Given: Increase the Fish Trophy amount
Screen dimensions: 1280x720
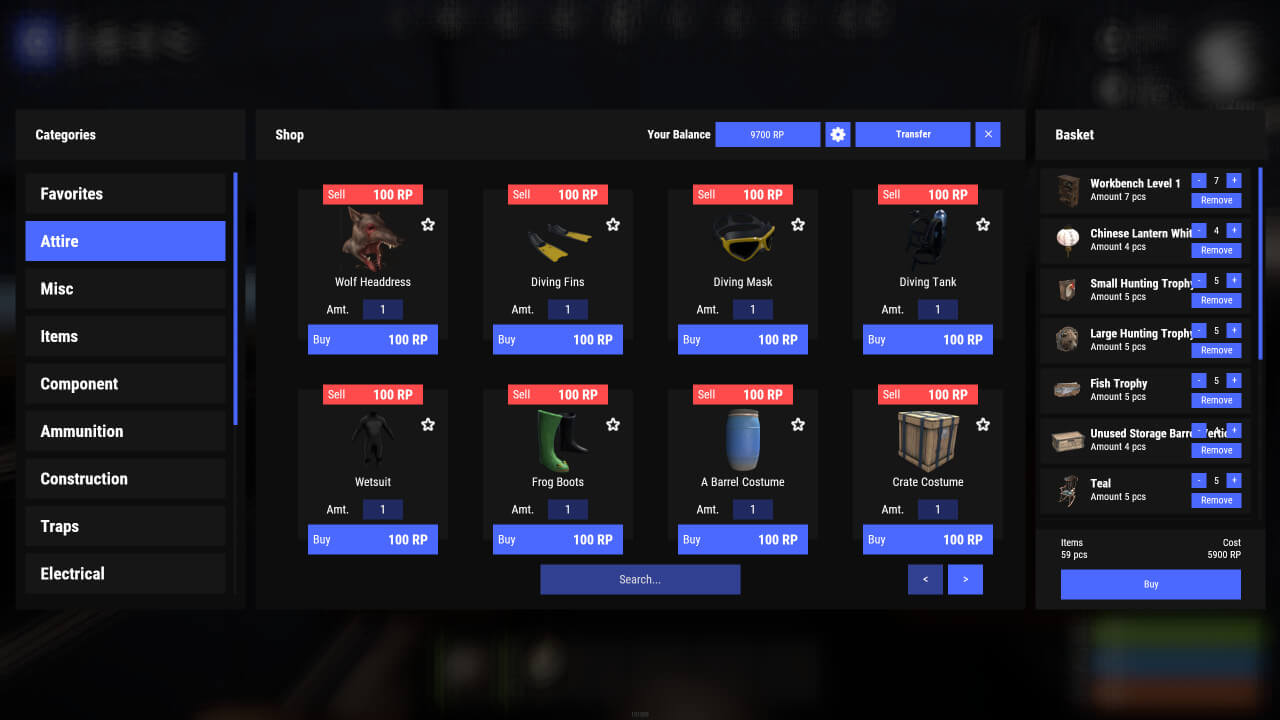Looking at the screenshot, I should (1233, 381).
